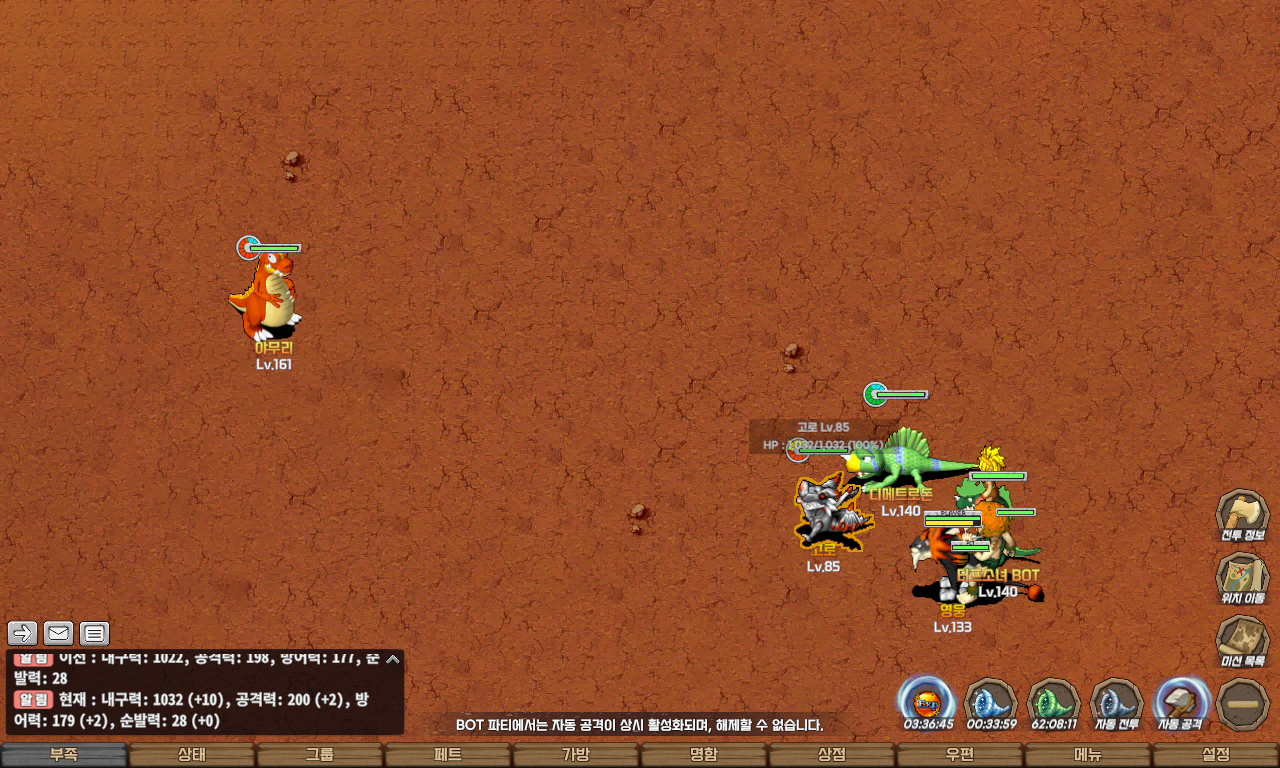Expand chat log with the up chevron
The width and height of the screenshot is (1280, 768).
[393, 659]
